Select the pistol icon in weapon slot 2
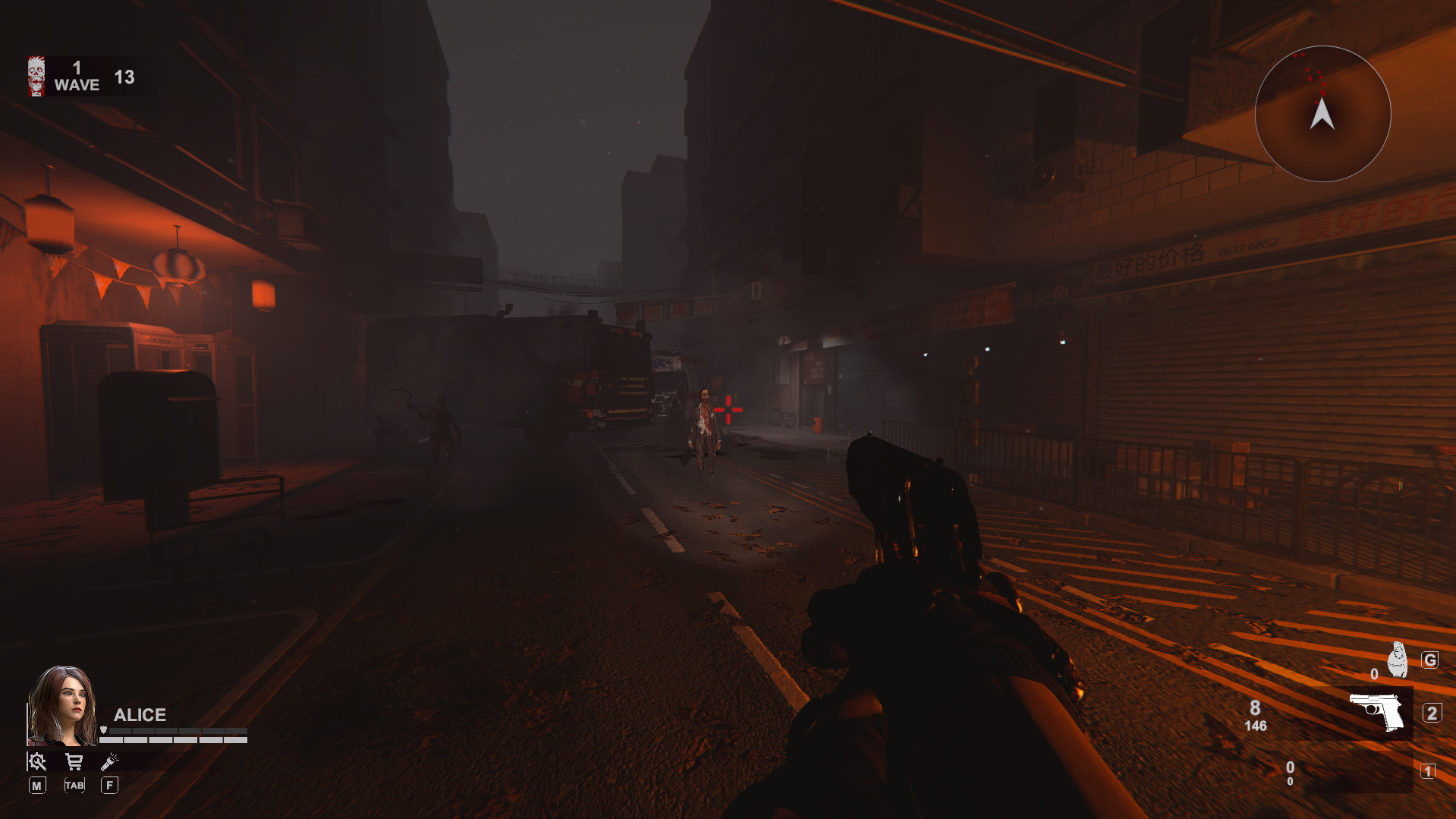The height and width of the screenshot is (819, 1456). 1377,711
